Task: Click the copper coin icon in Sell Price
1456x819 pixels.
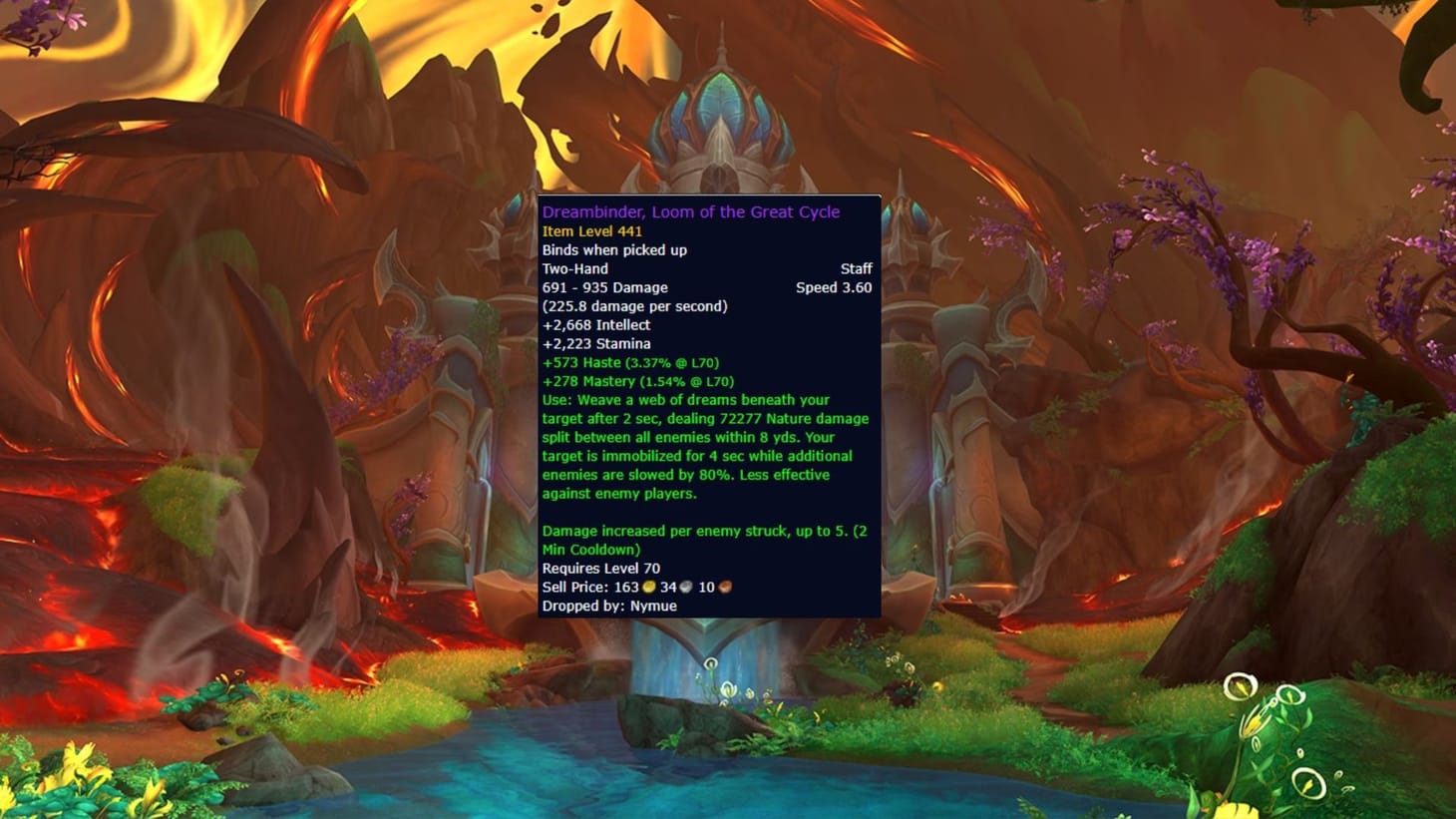Action: (723, 587)
